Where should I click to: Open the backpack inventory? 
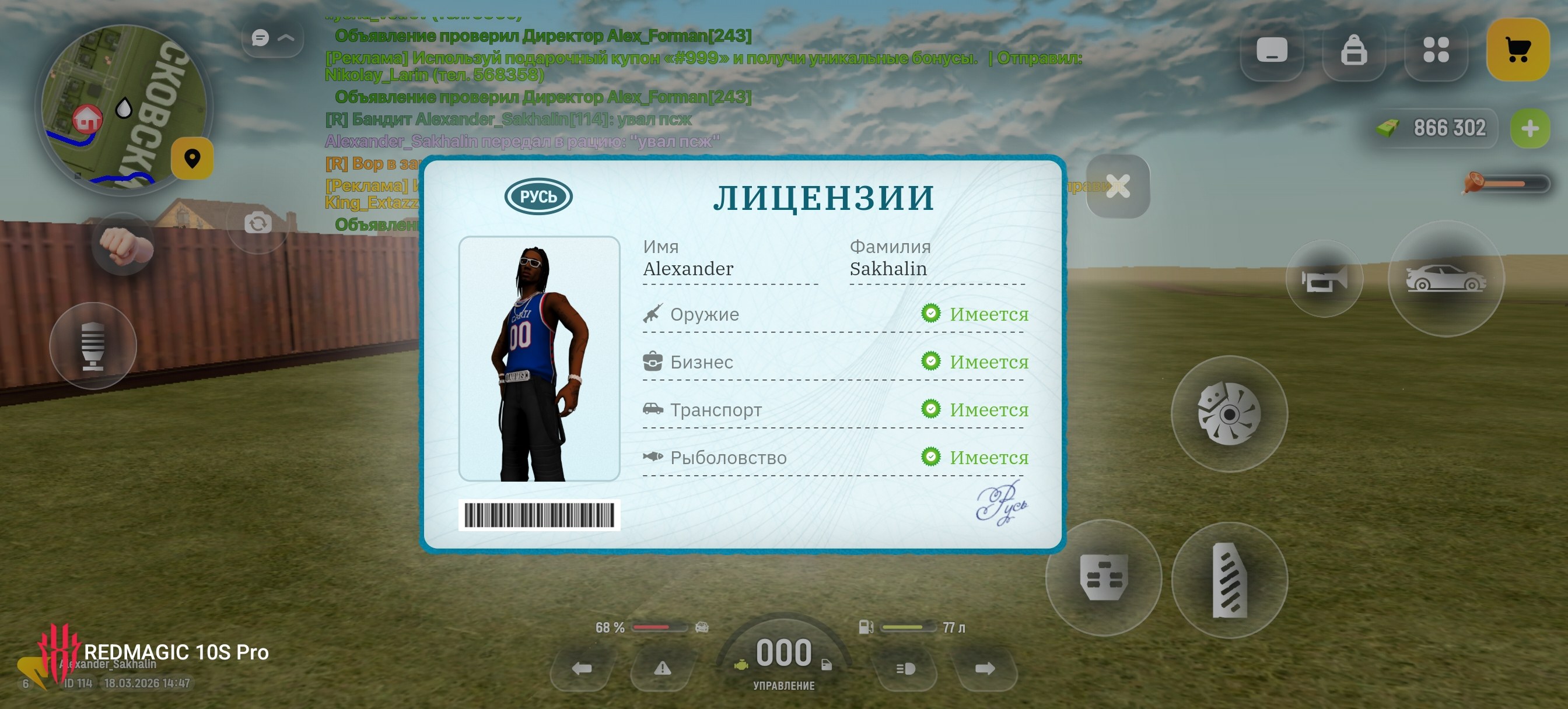1354,50
